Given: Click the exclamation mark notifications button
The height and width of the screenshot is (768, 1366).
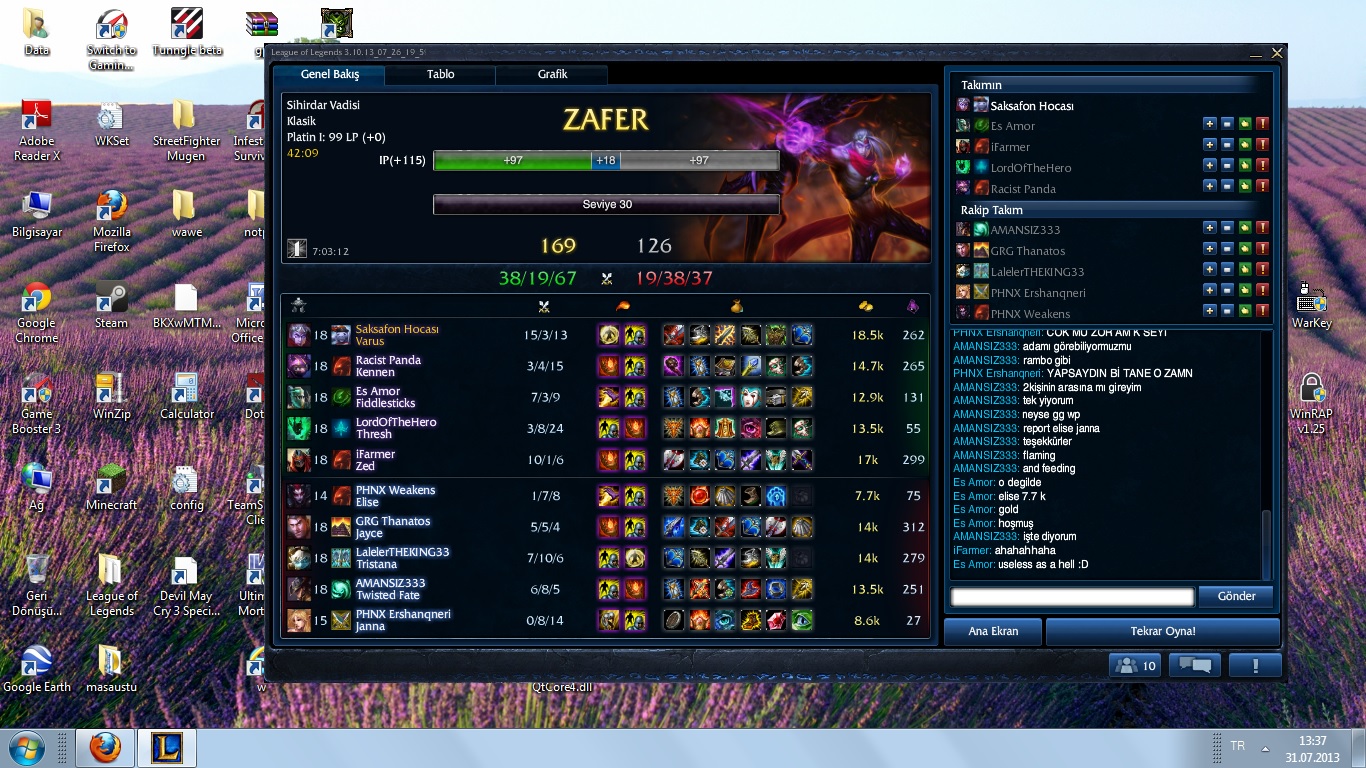Looking at the screenshot, I should (x=1255, y=666).
